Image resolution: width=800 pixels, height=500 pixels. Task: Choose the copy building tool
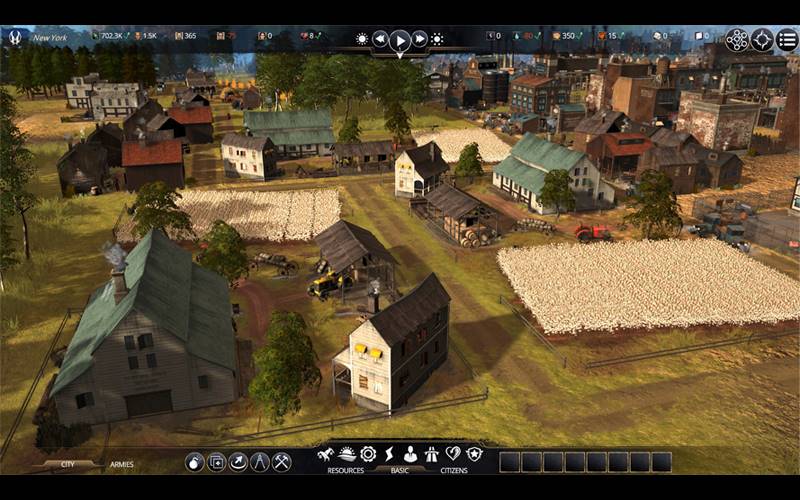click(216, 462)
